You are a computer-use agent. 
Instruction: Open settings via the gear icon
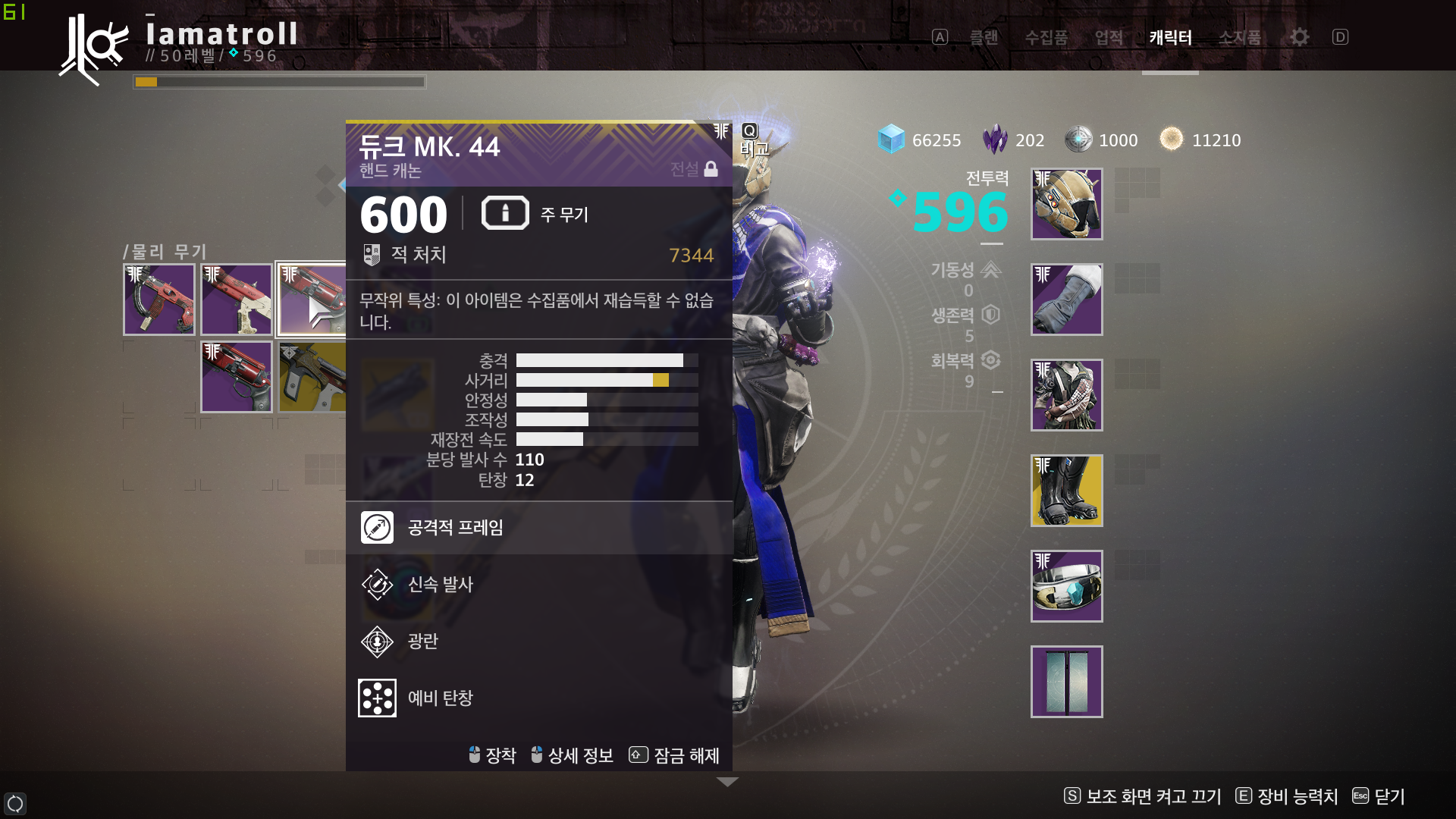(1299, 37)
